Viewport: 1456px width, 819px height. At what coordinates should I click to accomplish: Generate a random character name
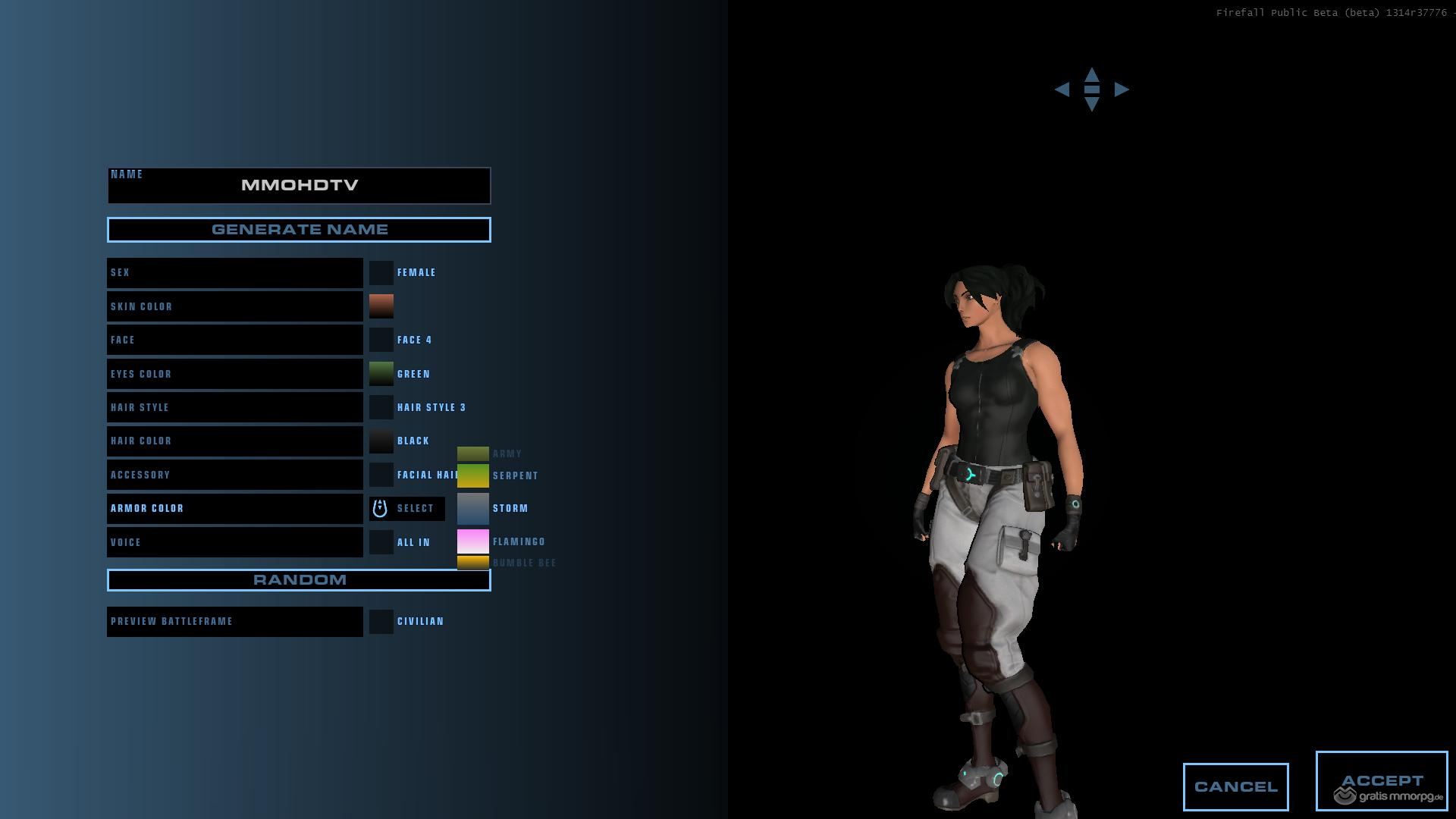[299, 230]
